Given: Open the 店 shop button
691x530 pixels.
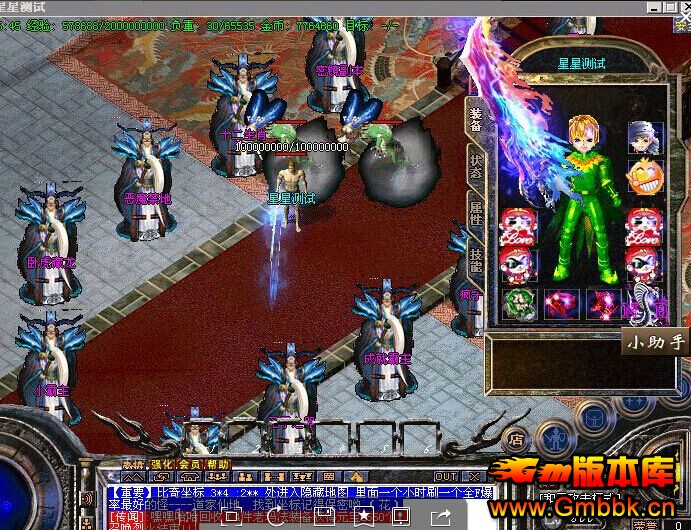Looking at the screenshot, I should (516, 438).
